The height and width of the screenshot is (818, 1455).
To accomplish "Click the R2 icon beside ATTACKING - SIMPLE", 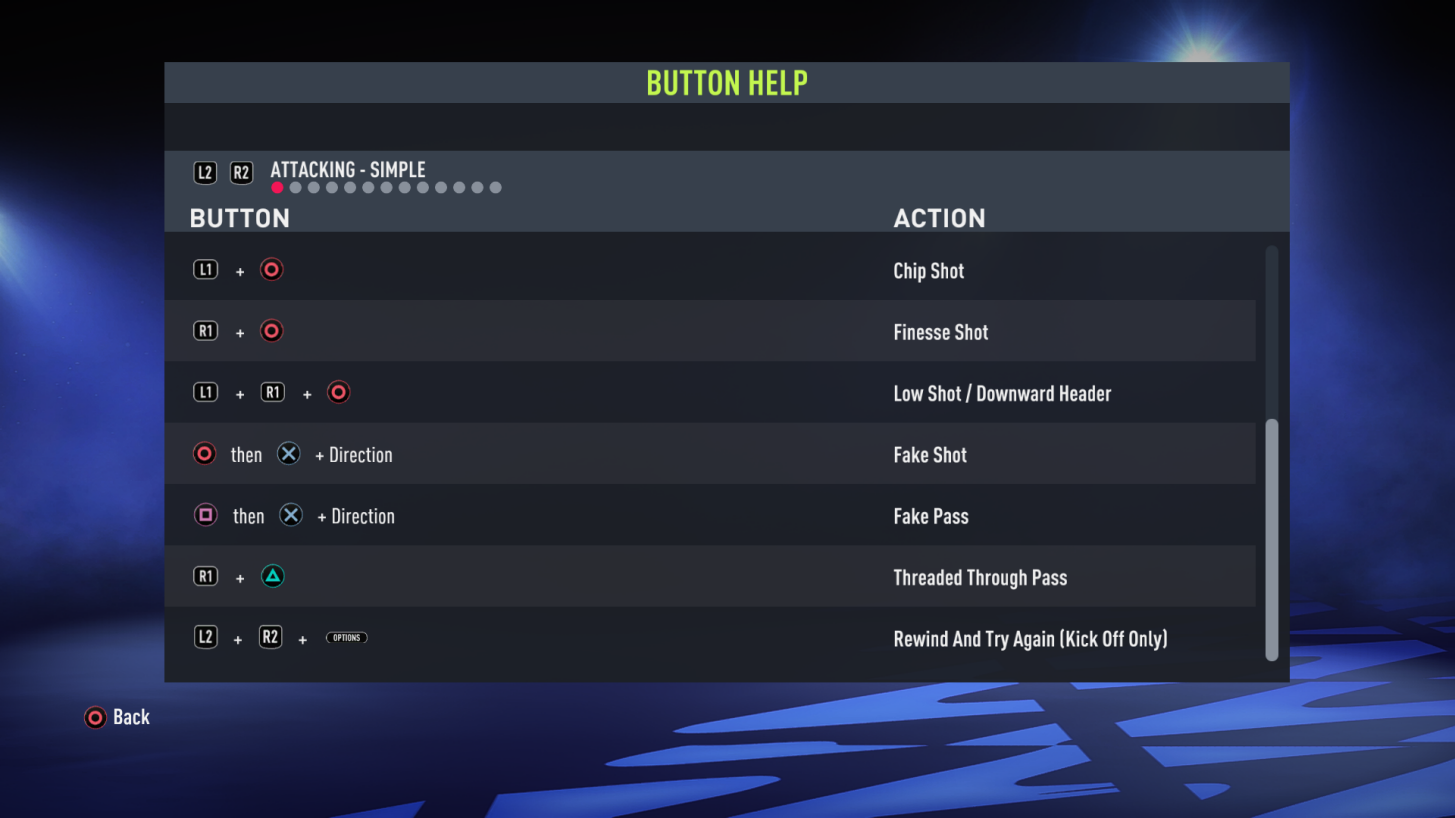I will tap(240, 172).
